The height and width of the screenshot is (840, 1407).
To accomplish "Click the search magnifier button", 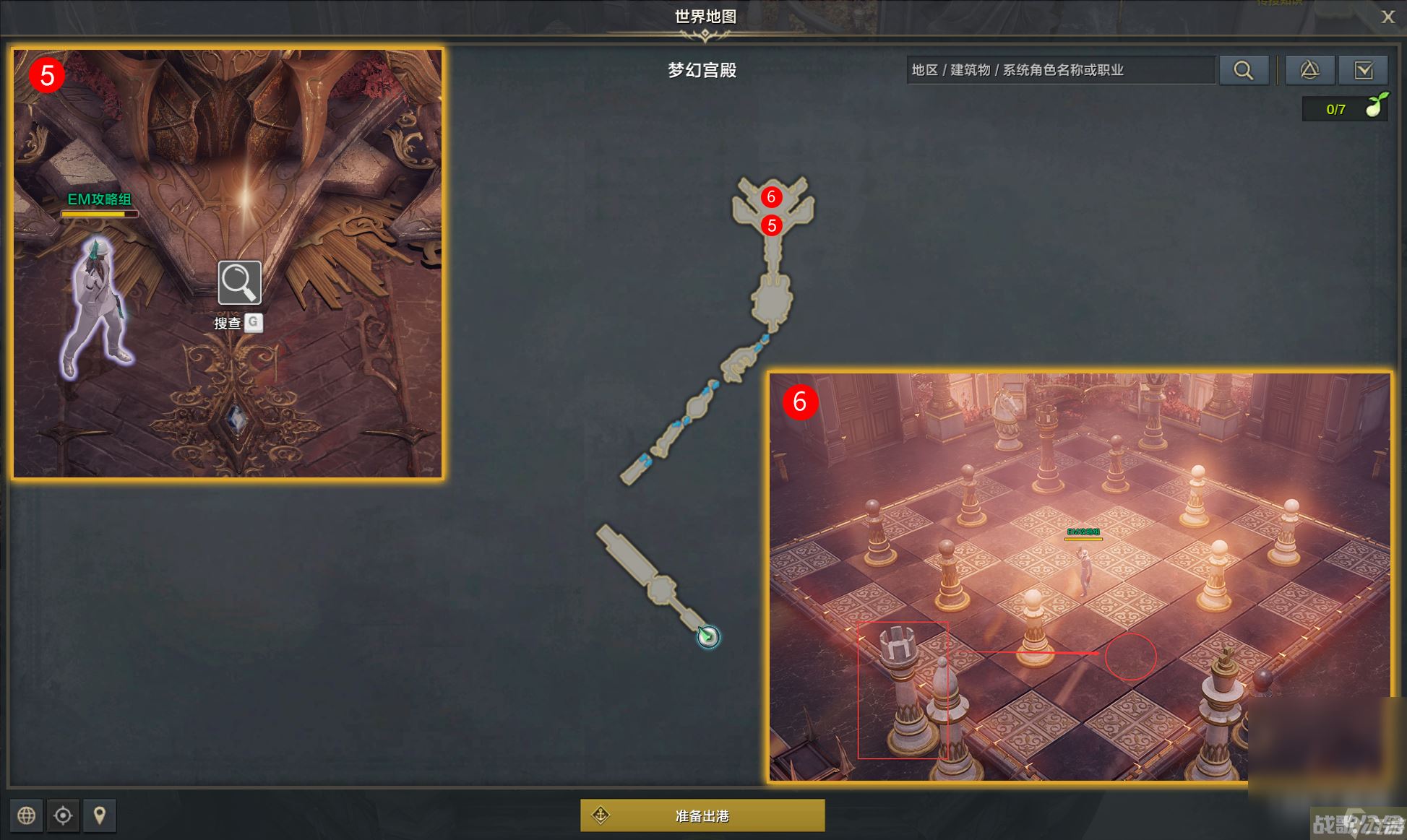I will 1244,70.
